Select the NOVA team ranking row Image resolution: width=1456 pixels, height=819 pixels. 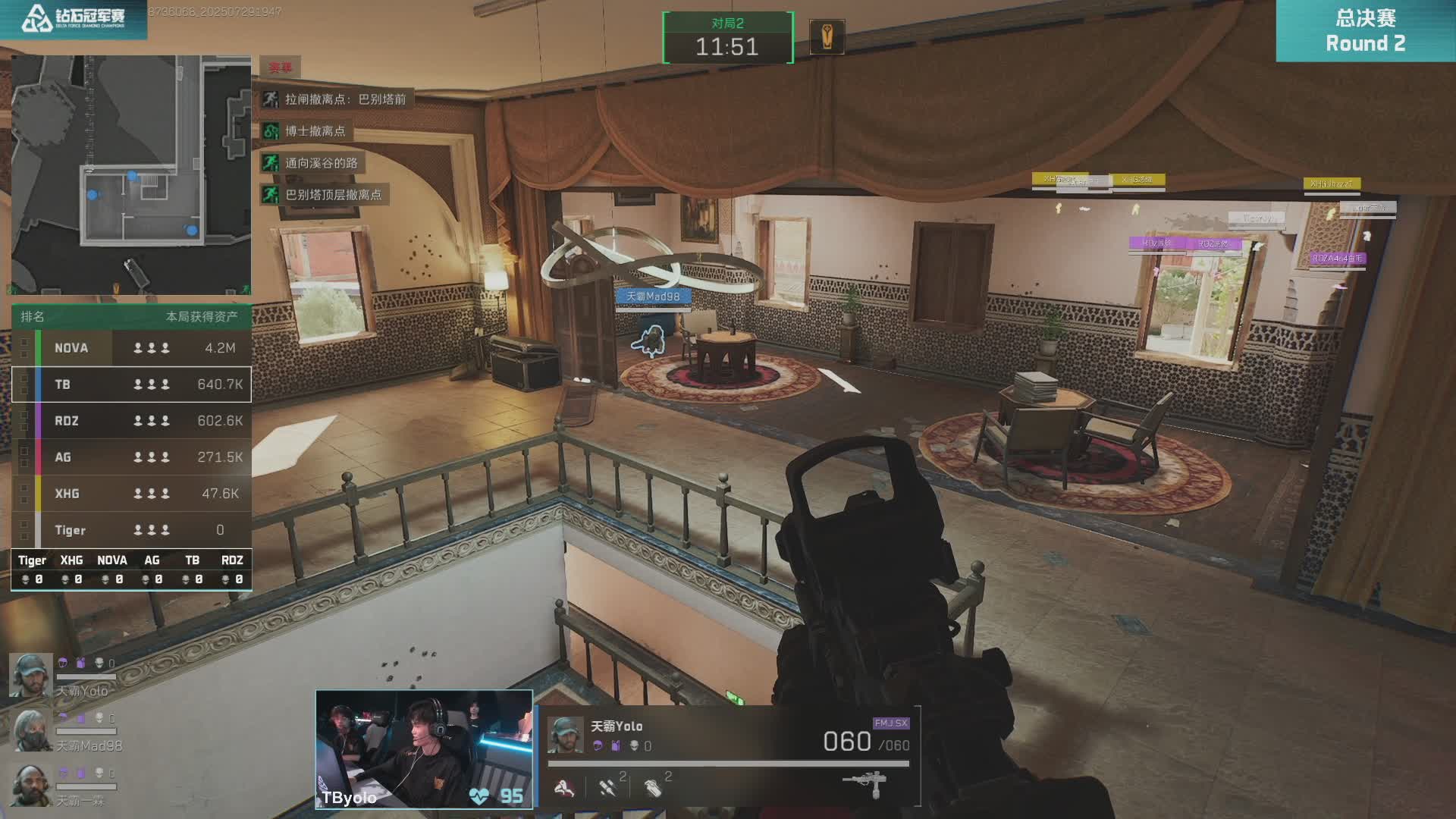131,348
